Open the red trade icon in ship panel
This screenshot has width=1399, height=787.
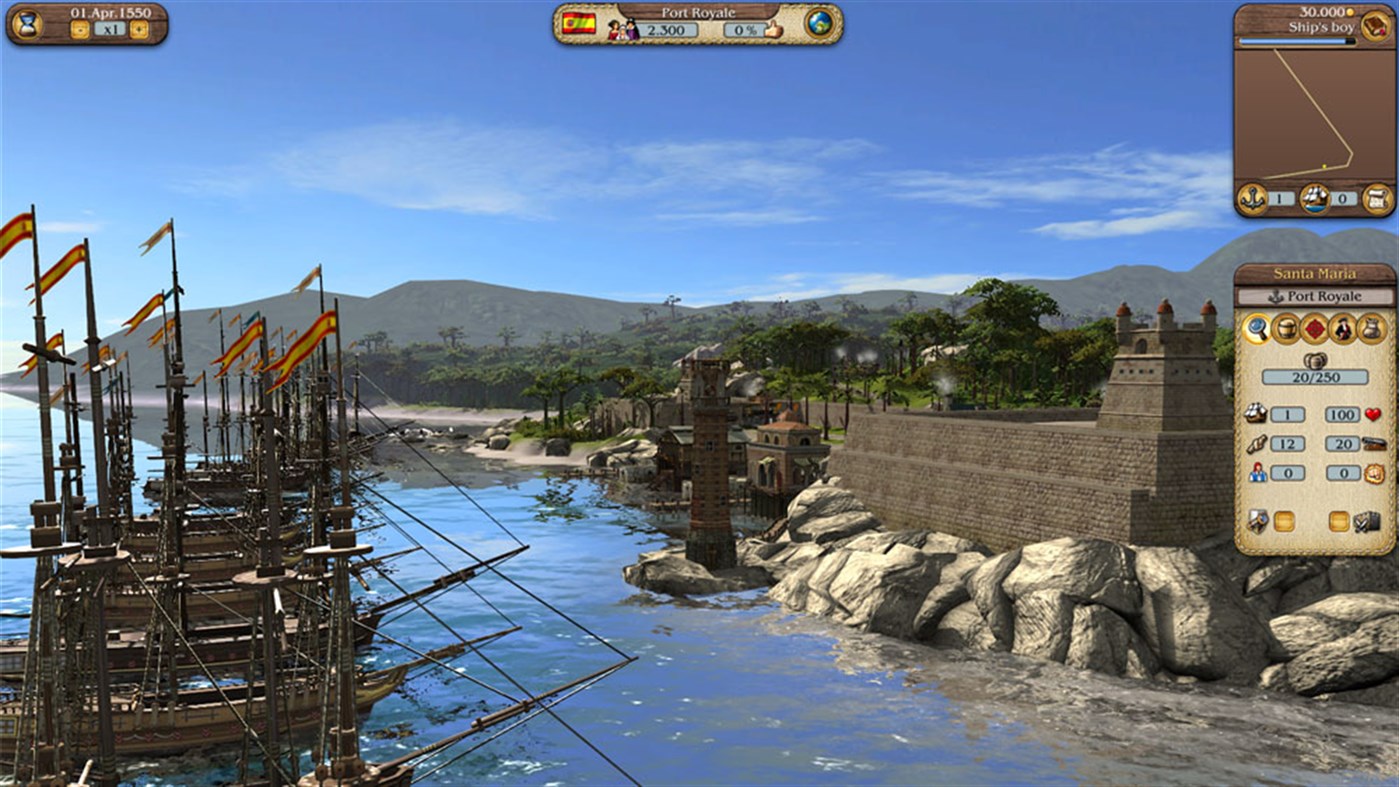pyautogui.click(x=1316, y=329)
